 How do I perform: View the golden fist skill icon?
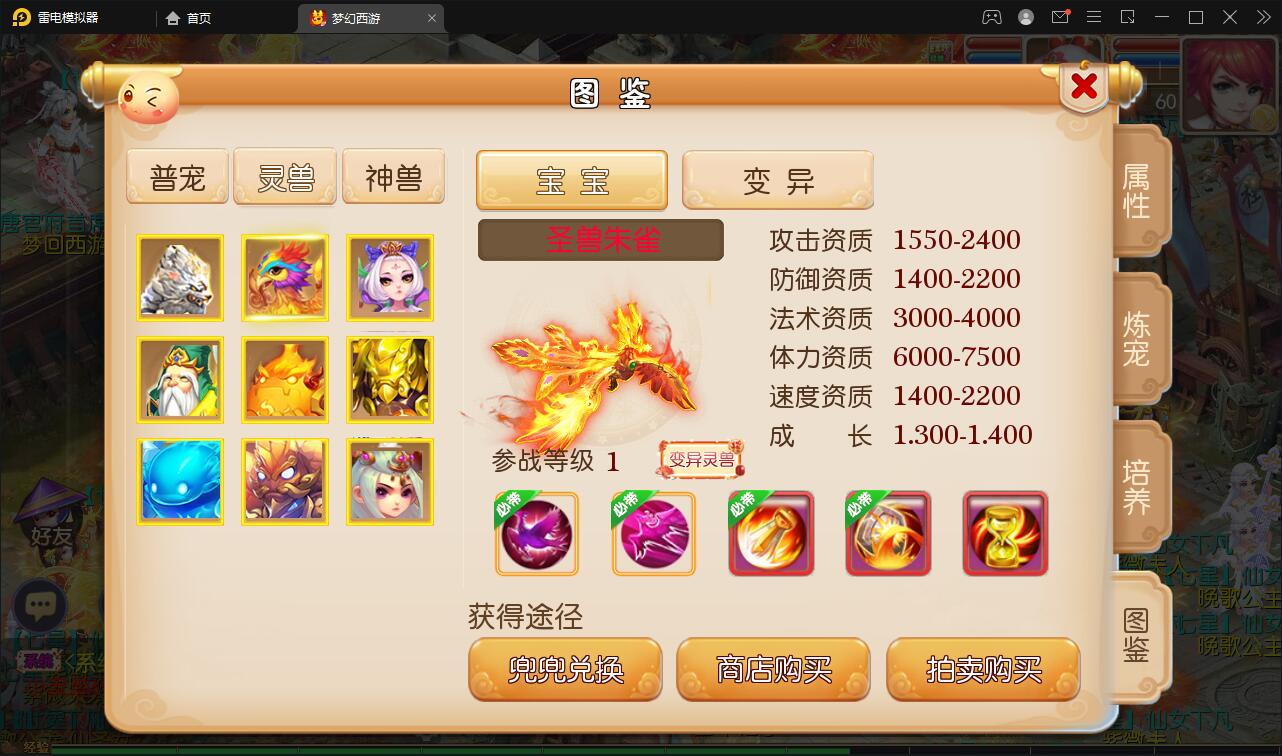pos(770,533)
